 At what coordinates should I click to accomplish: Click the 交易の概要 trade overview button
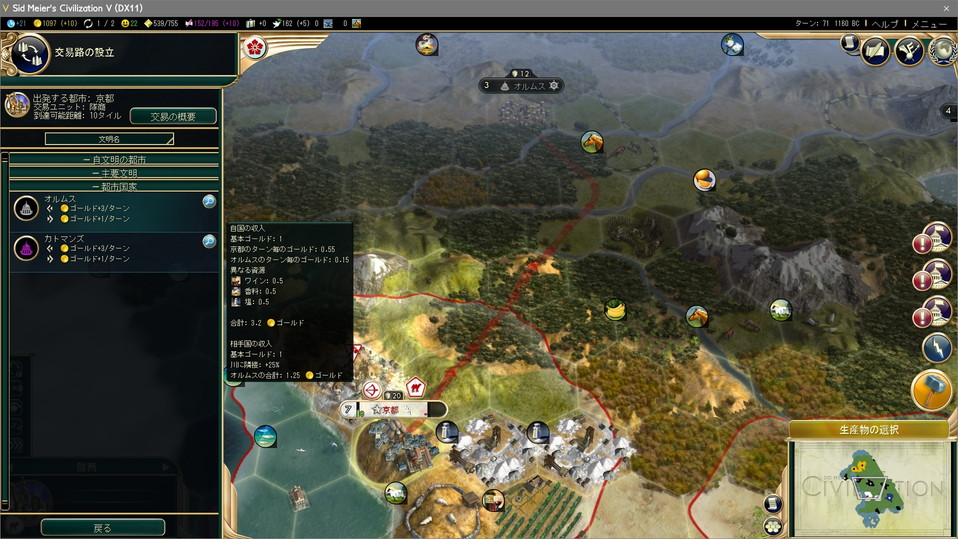(x=173, y=116)
